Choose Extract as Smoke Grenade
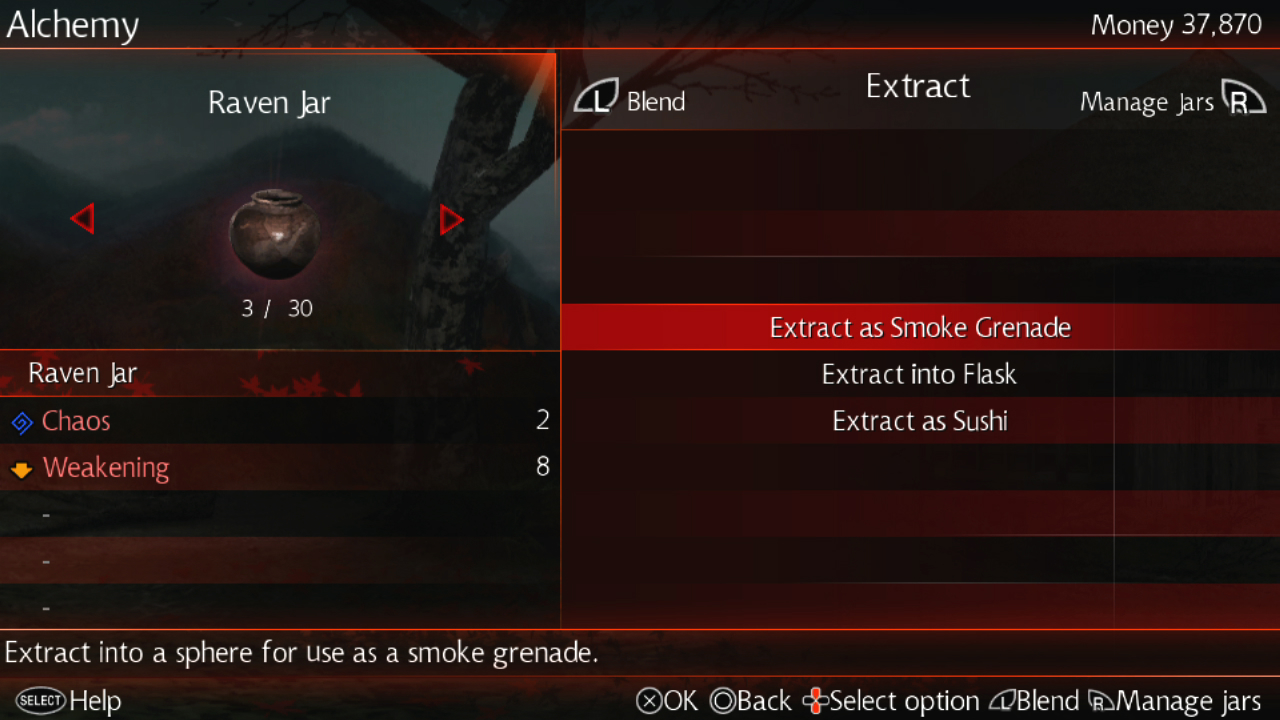This screenshot has width=1280, height=720. (x=919, y=328)
